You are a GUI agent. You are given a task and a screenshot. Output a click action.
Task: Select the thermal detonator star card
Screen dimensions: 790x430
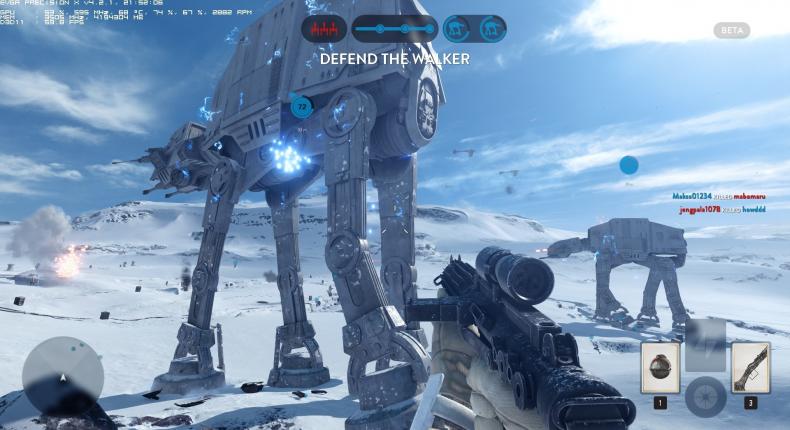(x=660, y=367)
